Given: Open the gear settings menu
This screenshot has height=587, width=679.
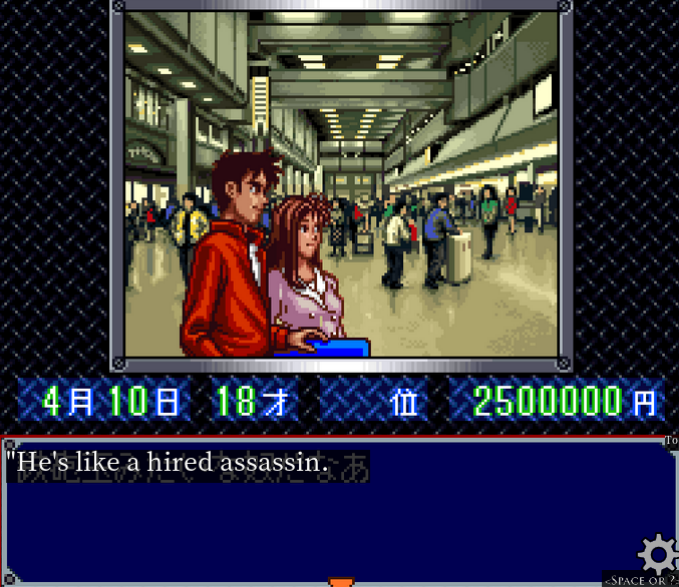Looking at the screenshot, I should click(x=658, y=553).
